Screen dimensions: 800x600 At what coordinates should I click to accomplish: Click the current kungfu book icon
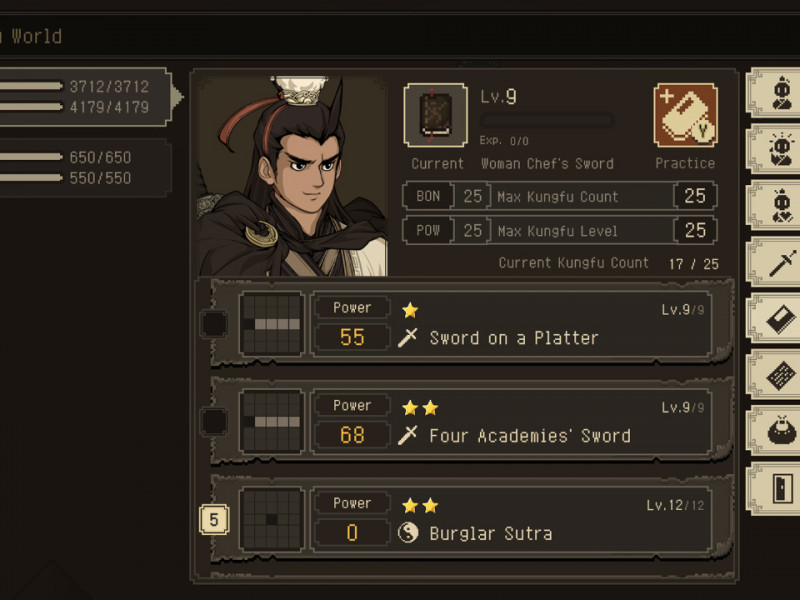click(435, 115)
